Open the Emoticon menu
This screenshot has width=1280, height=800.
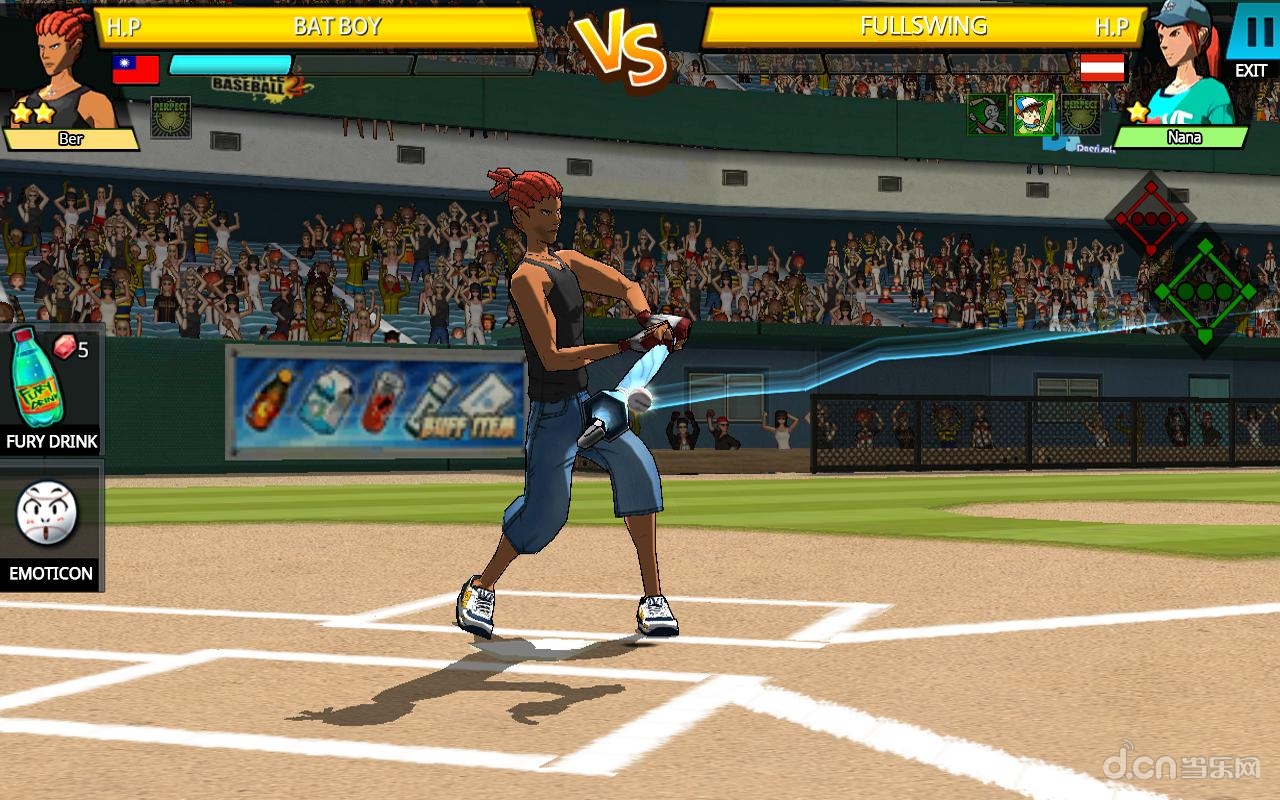[50, 525]
